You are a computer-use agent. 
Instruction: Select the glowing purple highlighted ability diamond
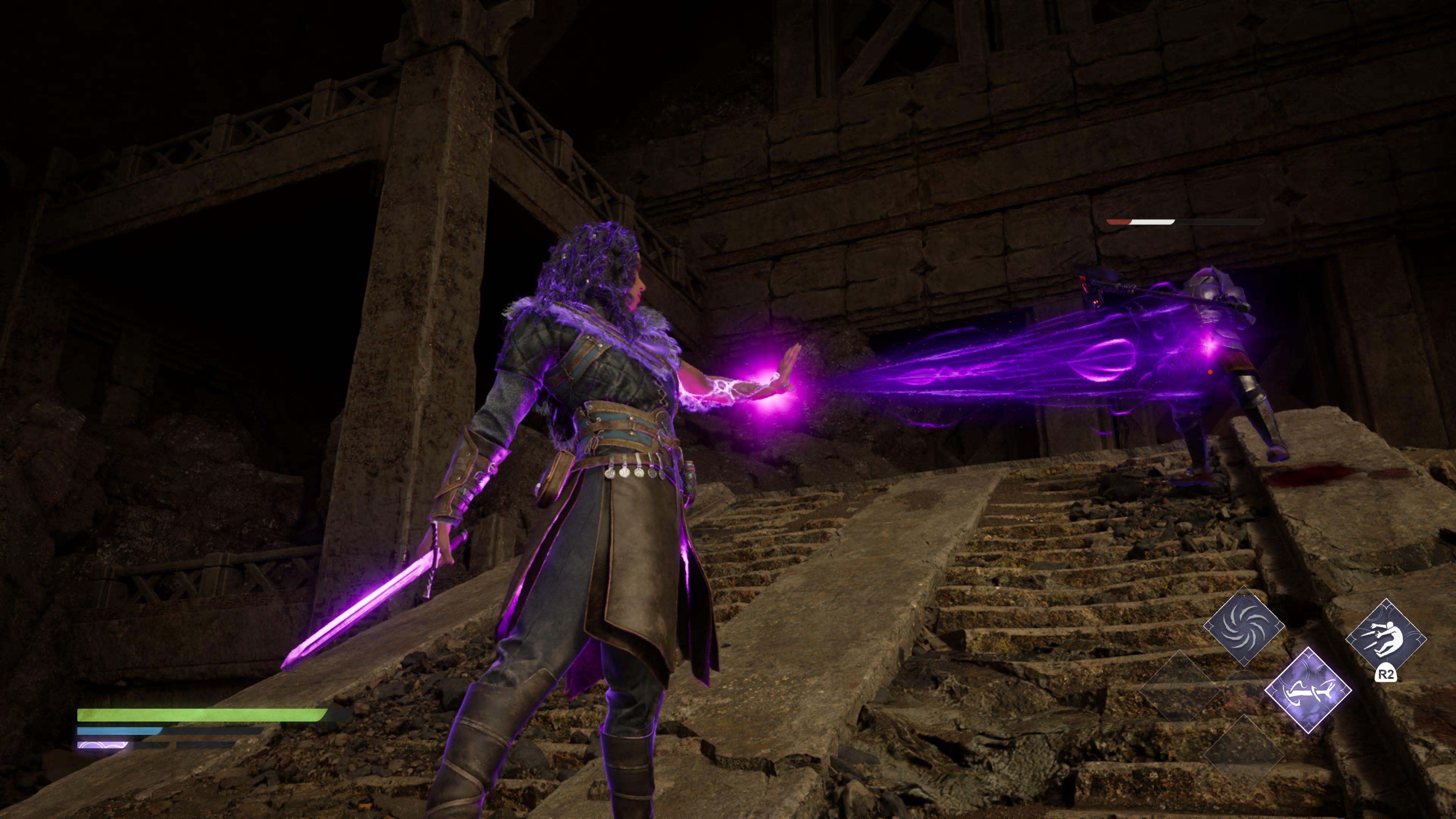point(1307,690)
